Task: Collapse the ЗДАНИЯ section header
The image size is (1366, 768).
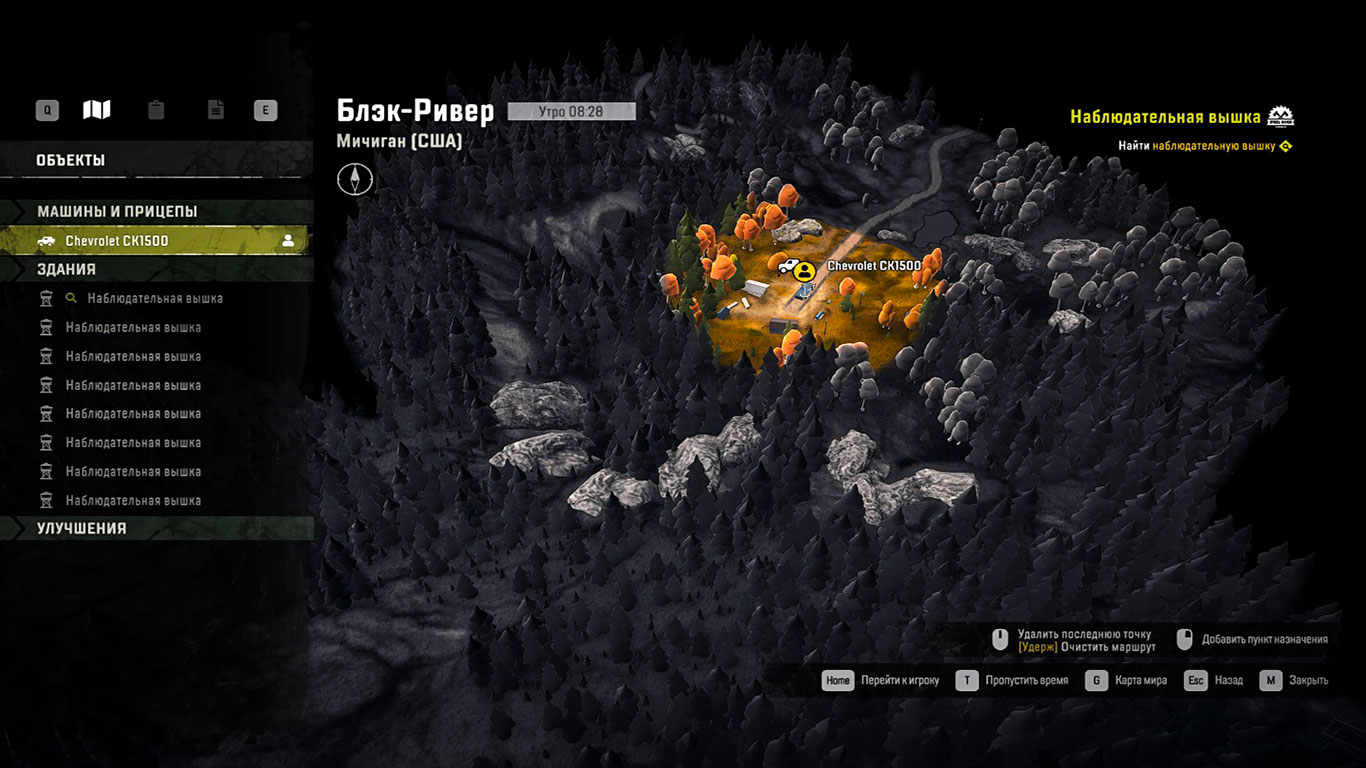Action: (x=66, y=269)
